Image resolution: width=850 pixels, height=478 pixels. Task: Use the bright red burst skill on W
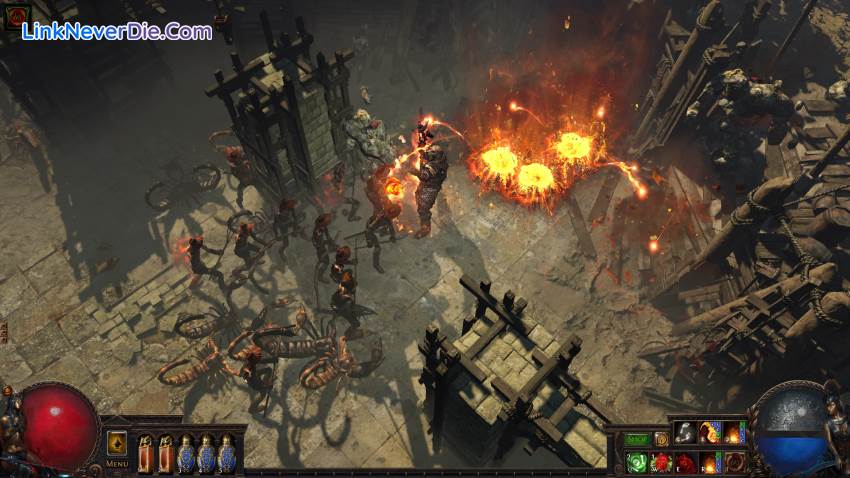coord(661,462)
